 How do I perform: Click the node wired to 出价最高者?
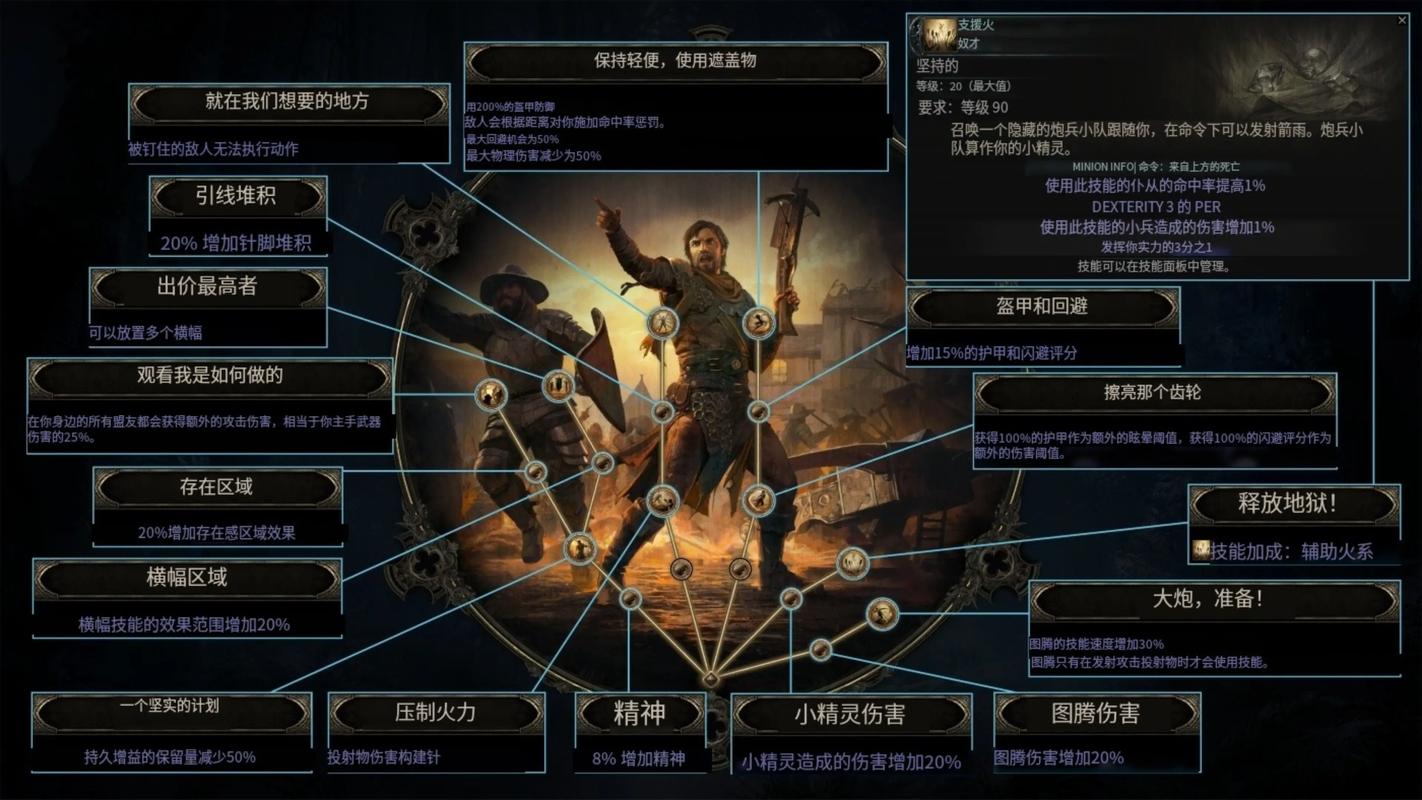tap(558, 386)
